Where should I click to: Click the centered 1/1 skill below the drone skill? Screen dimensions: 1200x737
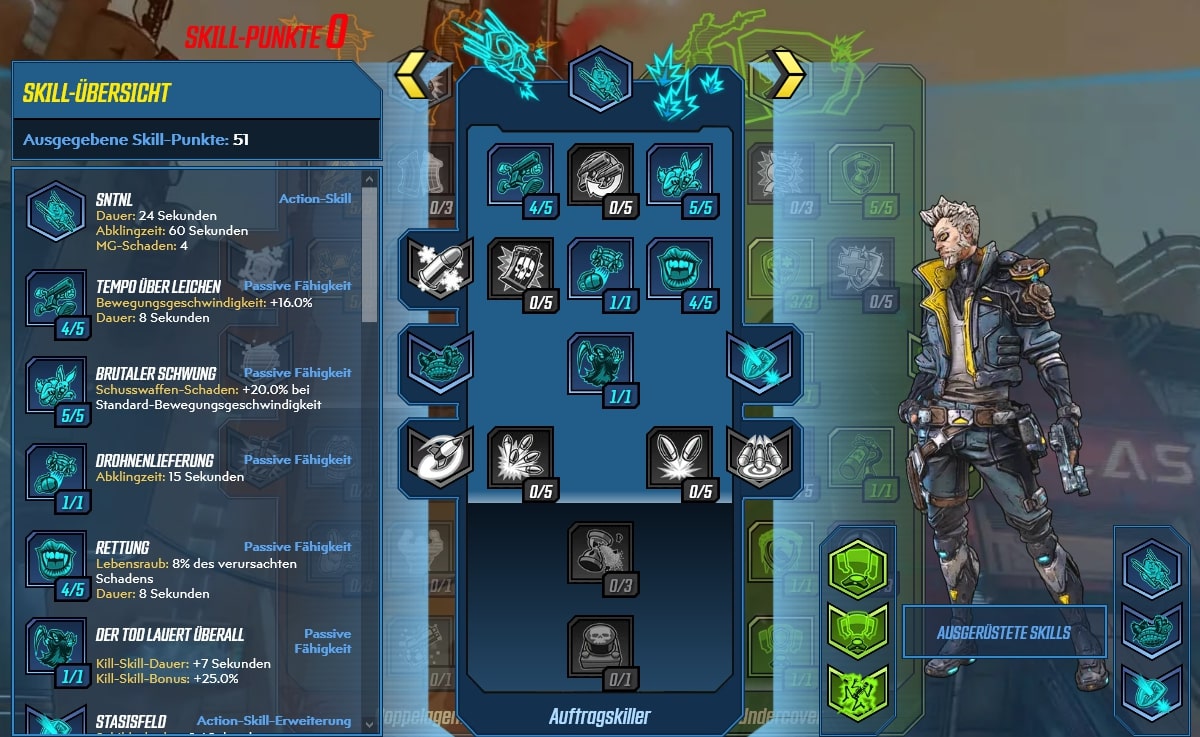(x=600, y=363)
